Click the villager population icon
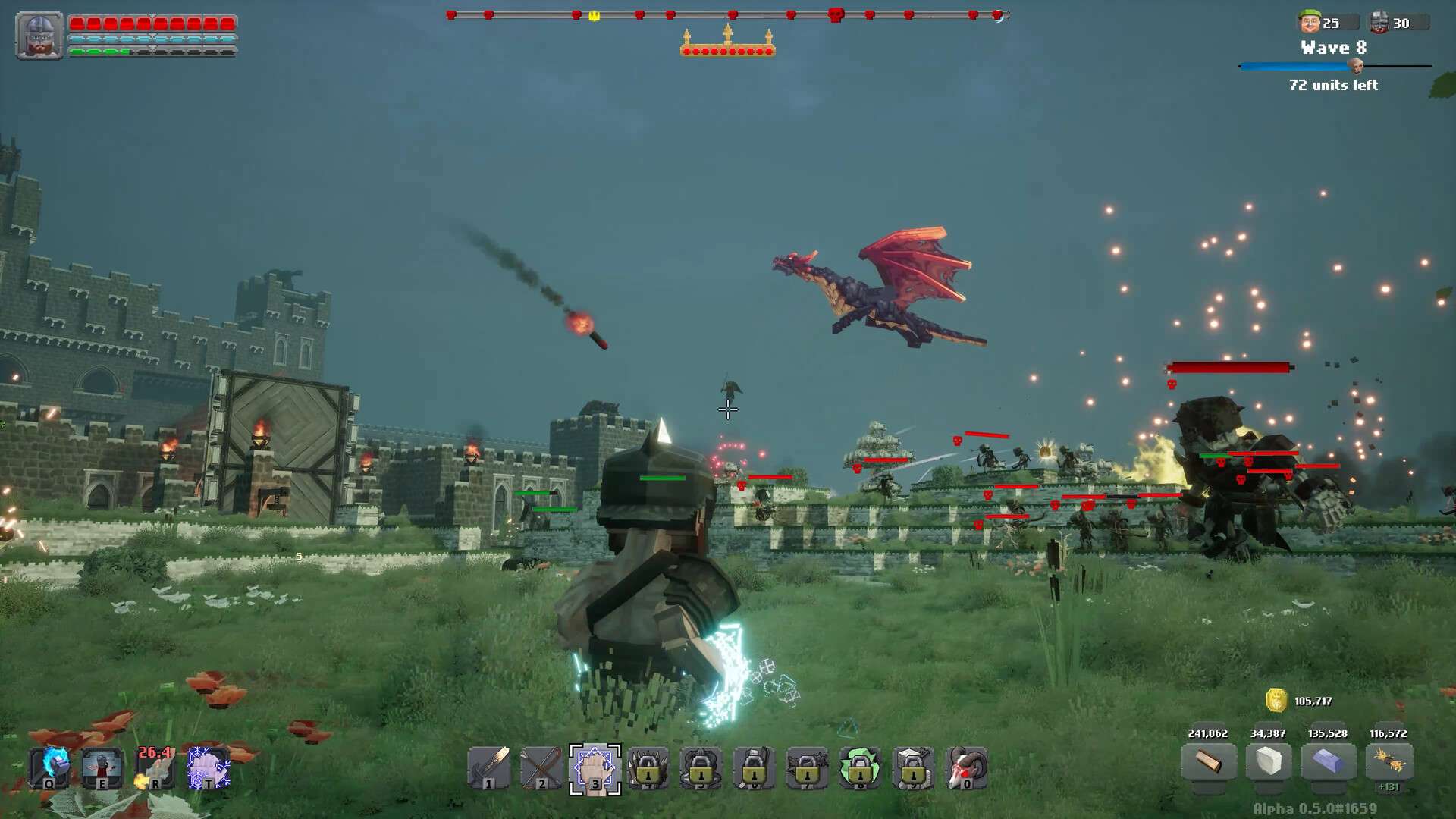 click(x=1309, y=23)
